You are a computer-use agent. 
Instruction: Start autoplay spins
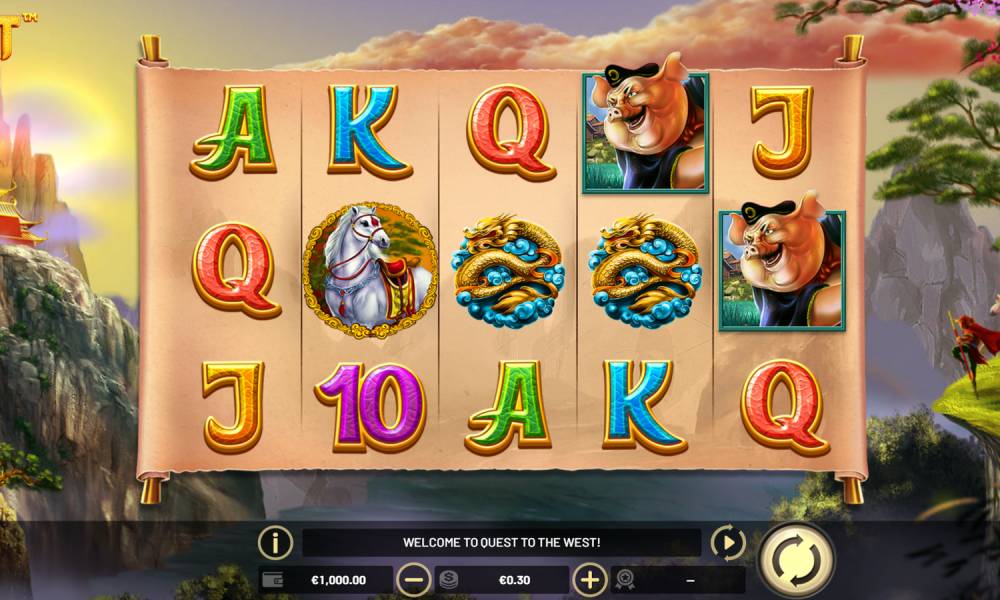[727, 543]
